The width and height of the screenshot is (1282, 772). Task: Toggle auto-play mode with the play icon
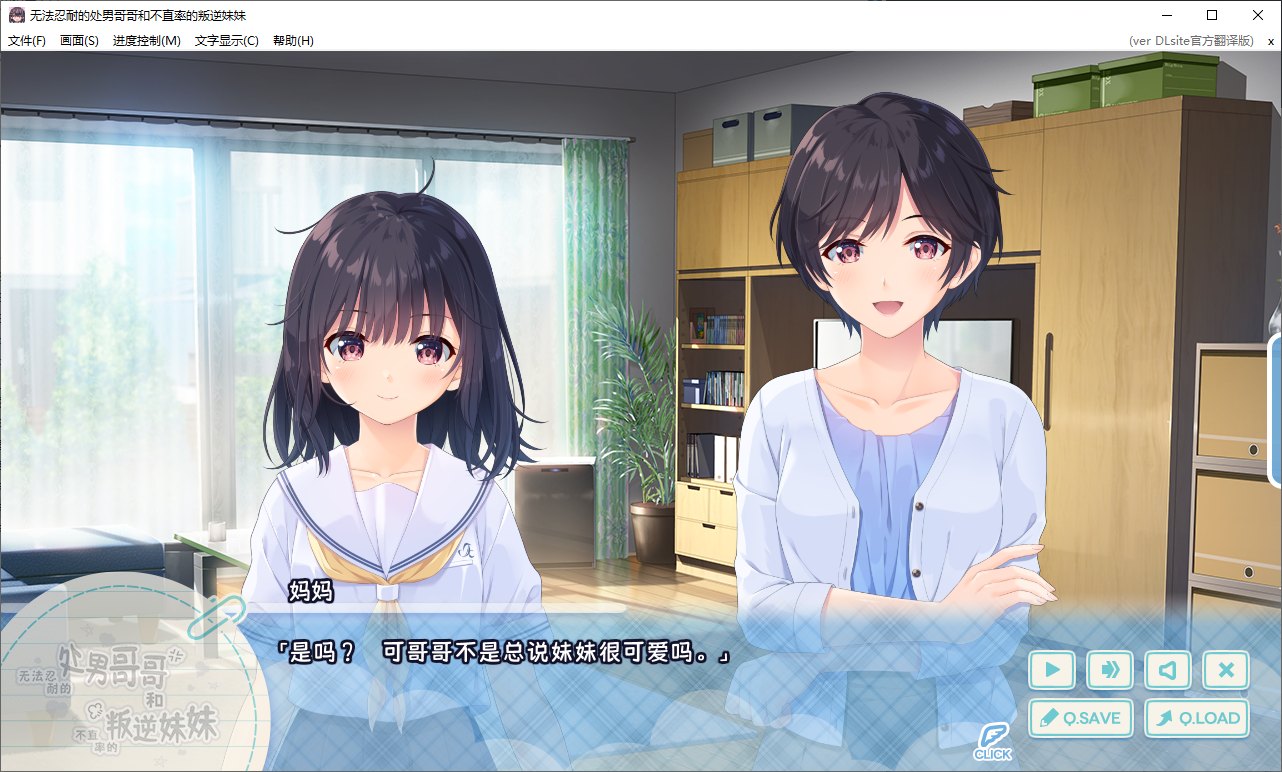1052,671
